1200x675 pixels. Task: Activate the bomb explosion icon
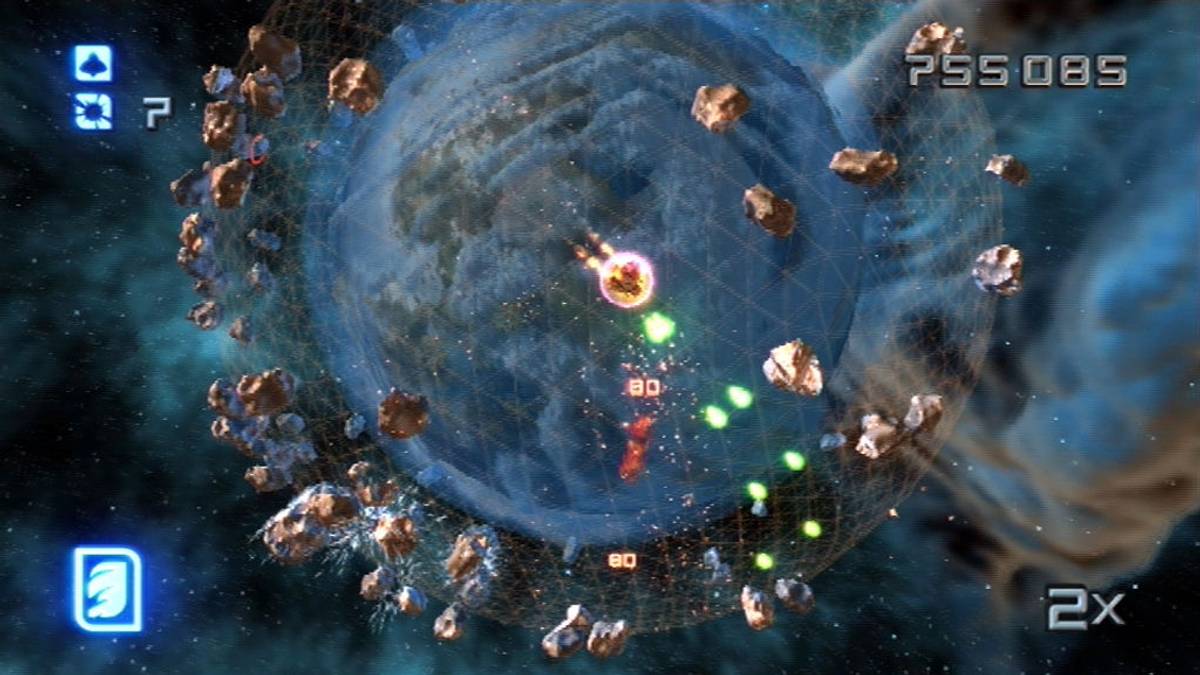[93, 111]
